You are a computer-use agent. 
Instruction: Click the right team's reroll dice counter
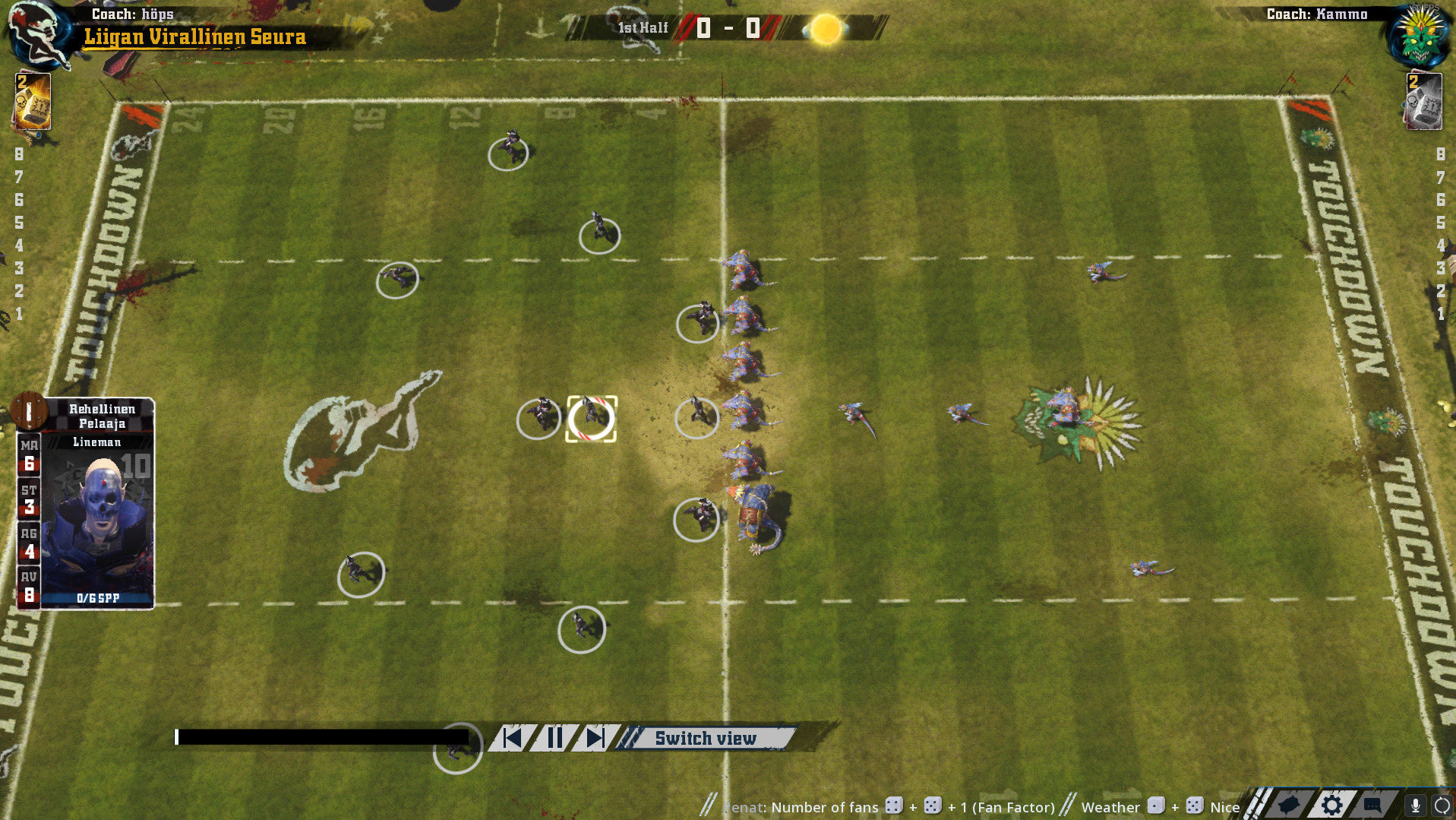[x=1423, y=101]
